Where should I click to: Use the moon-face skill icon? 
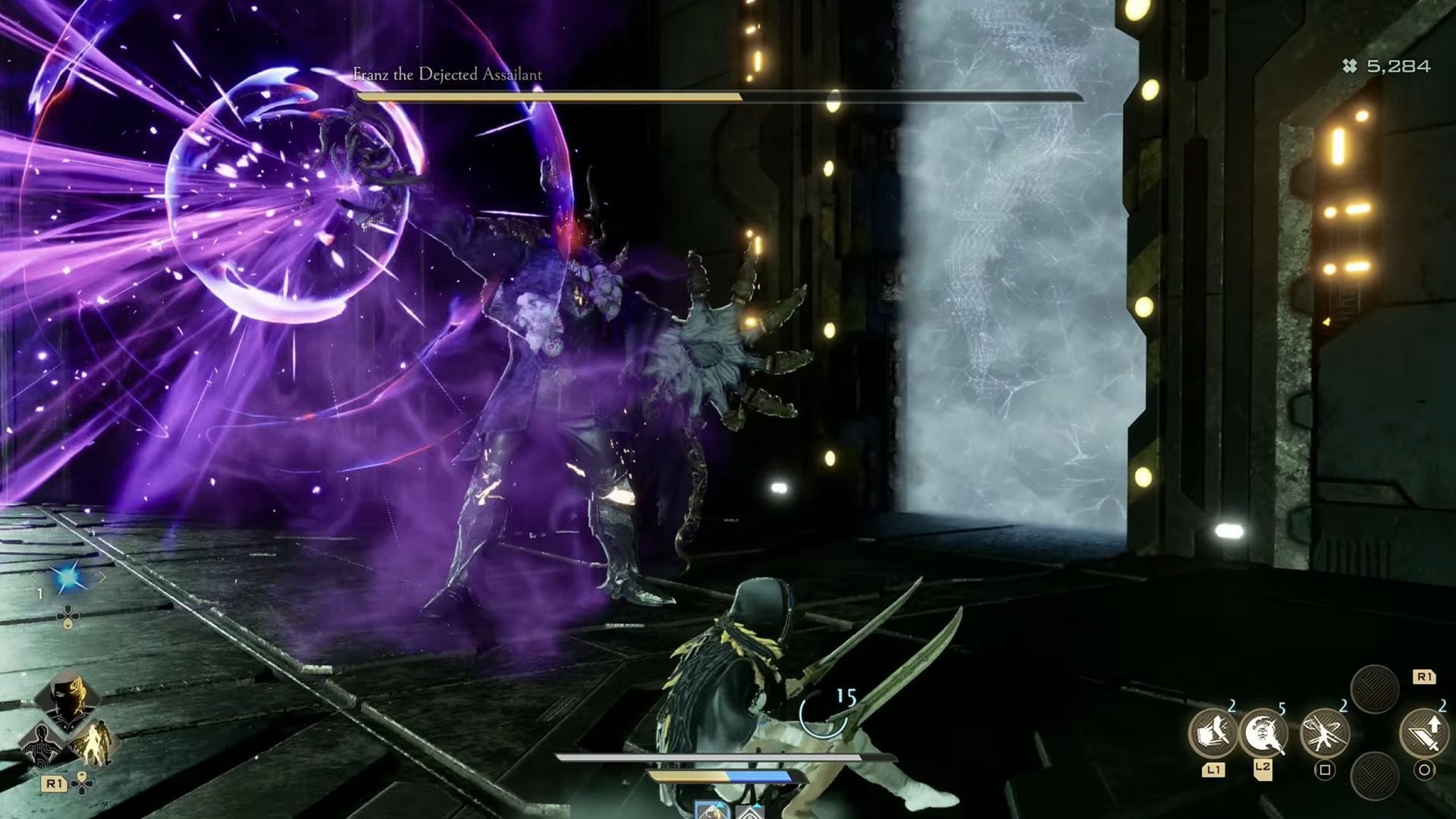[1263, 733]
